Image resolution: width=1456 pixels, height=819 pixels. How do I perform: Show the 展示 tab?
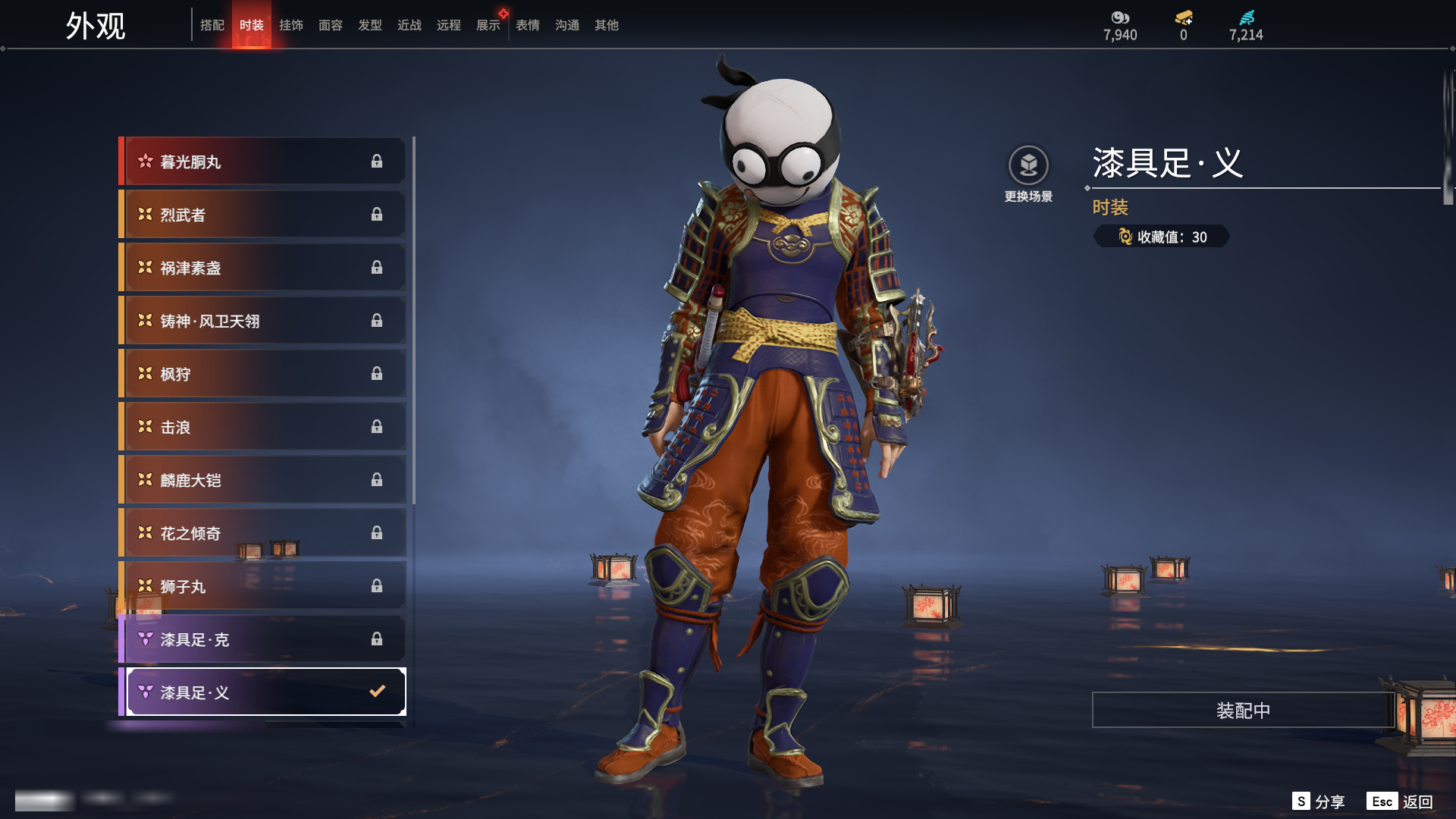(488, 25)
